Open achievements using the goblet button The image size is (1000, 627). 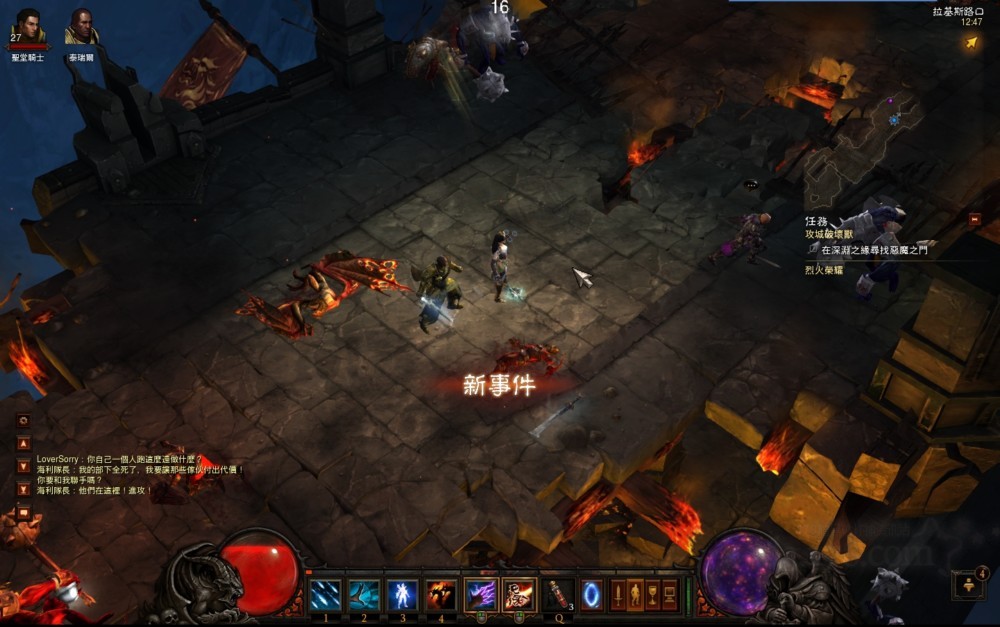click(x=652, y=594)
